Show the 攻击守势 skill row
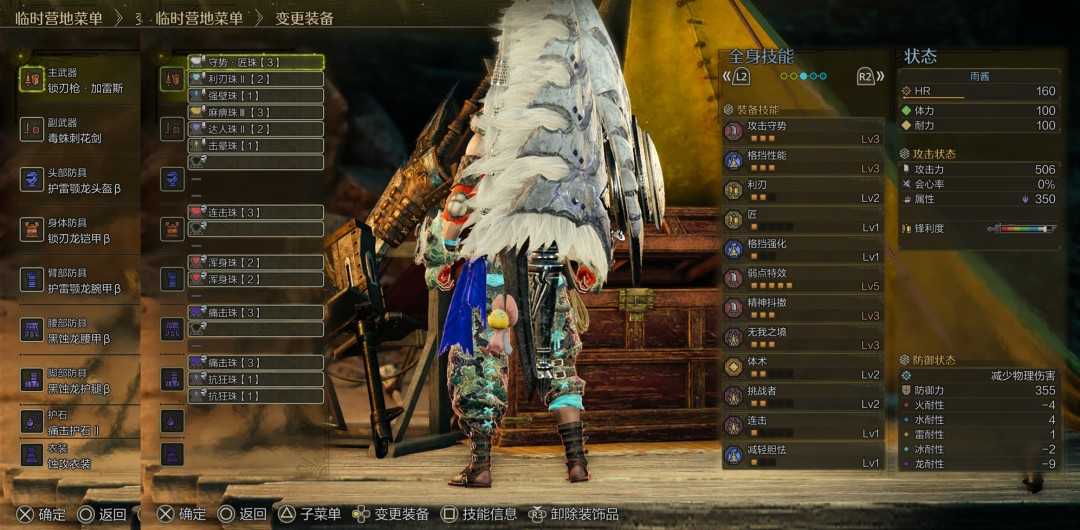This screenshot has height=530, width=1080. click(x=802, y=131)
